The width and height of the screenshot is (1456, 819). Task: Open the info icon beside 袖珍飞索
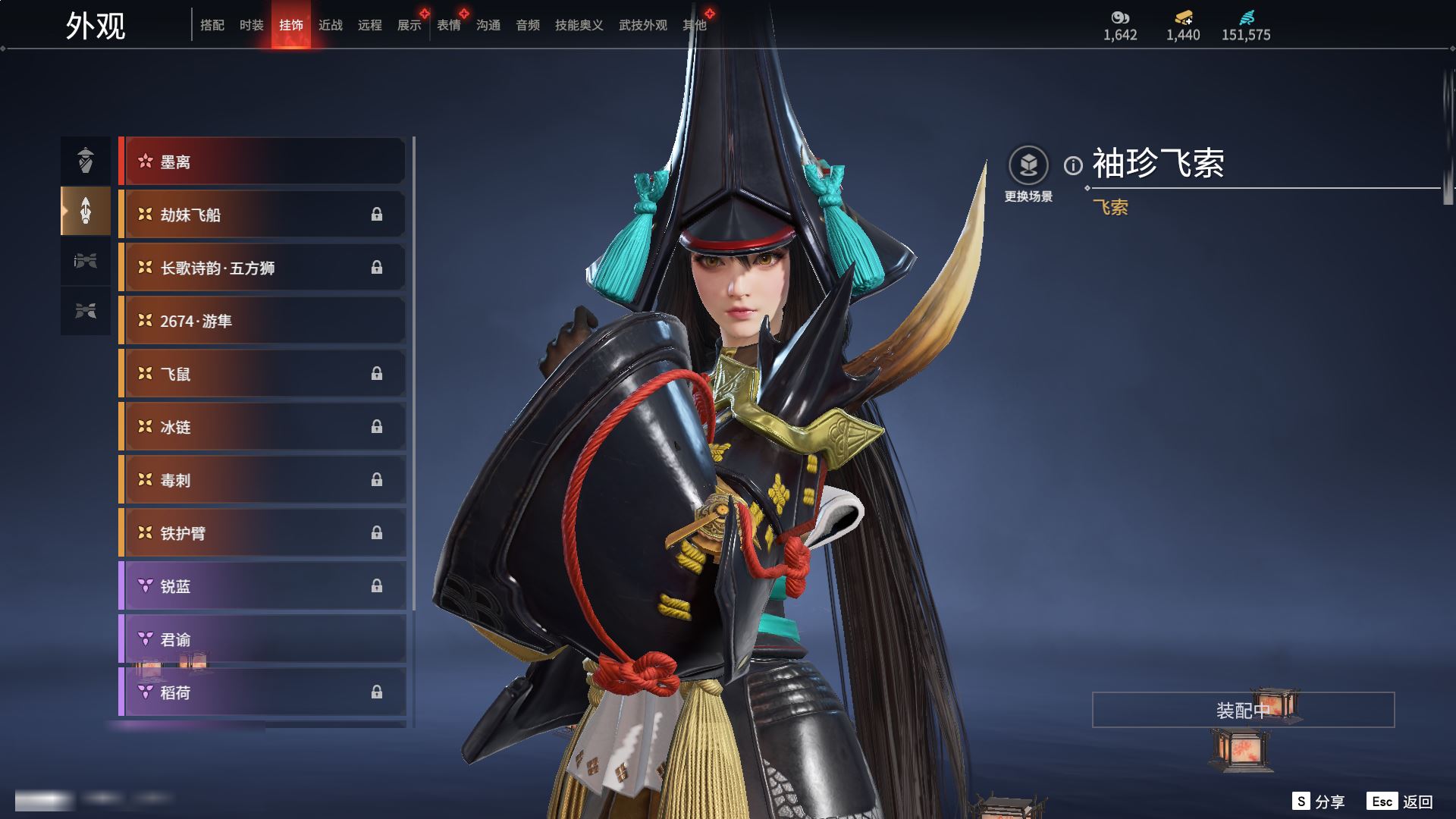pyautogui.click(x=1073, y=165)
